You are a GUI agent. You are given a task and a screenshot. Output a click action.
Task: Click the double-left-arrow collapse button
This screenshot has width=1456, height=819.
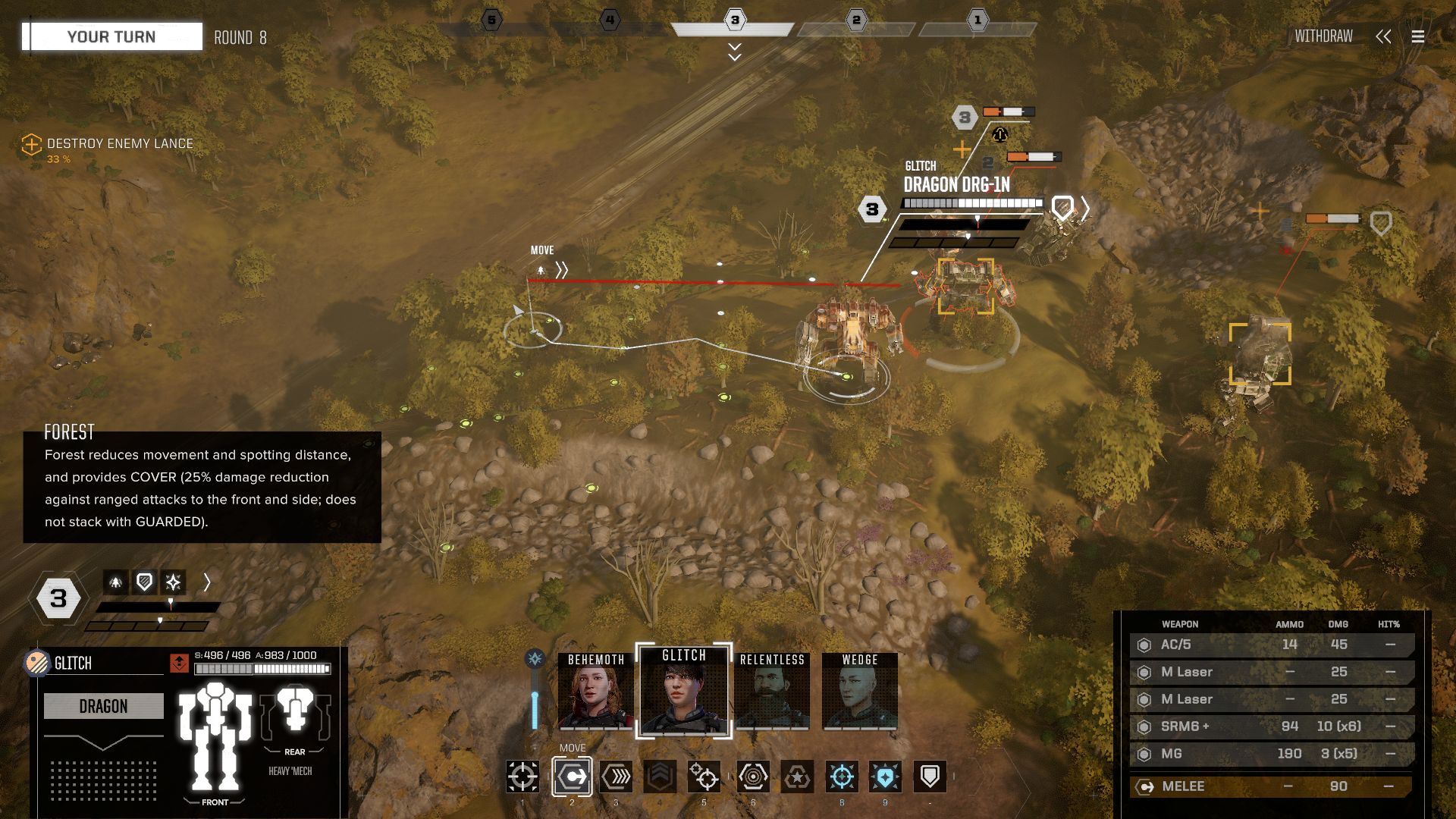[1383, 36]
